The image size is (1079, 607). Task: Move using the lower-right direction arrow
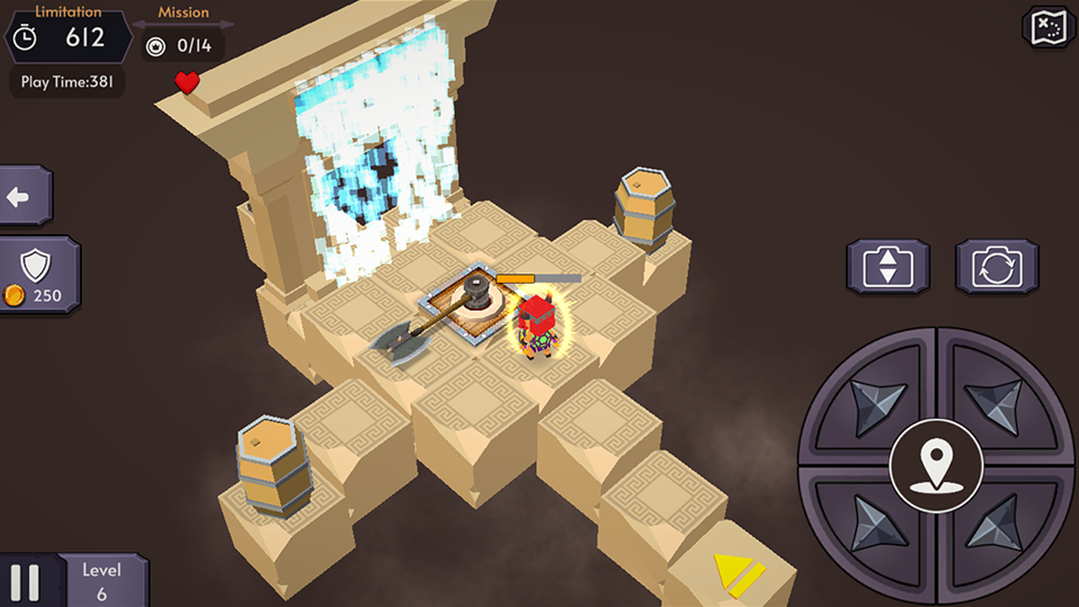pos(997,526)
